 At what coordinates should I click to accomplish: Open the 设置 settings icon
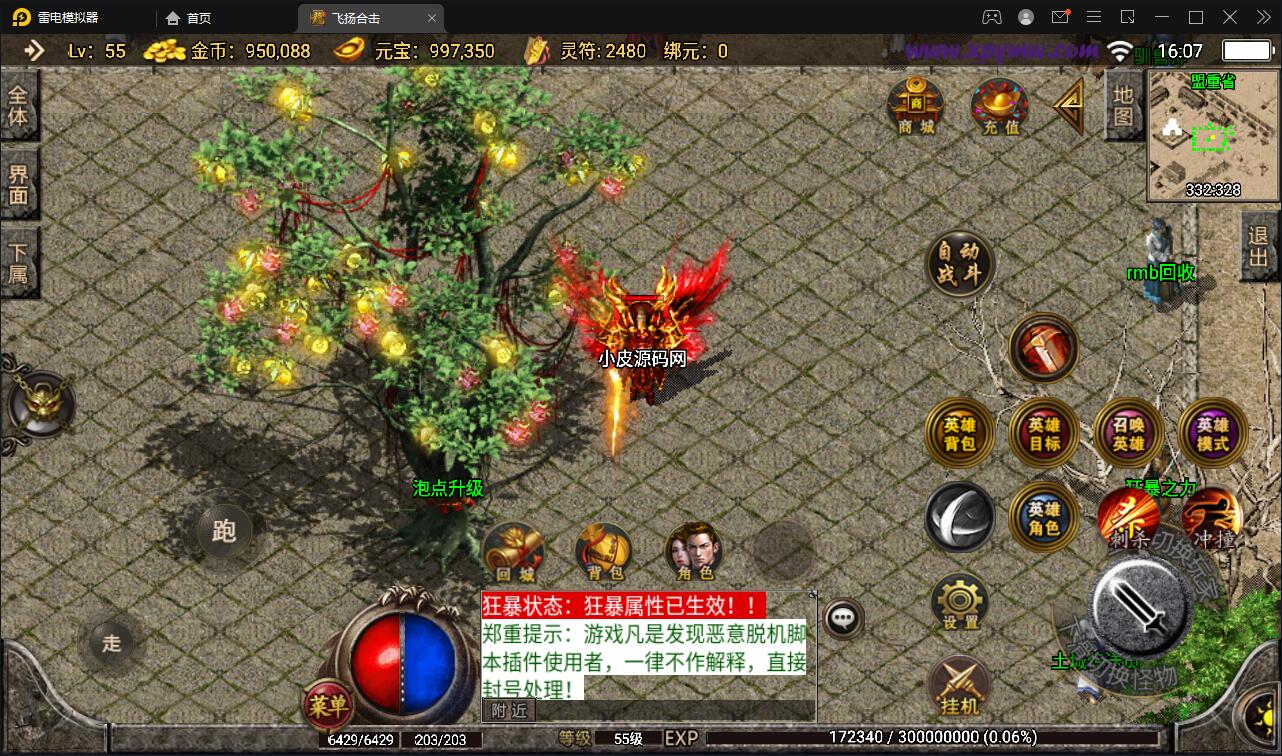959,601
